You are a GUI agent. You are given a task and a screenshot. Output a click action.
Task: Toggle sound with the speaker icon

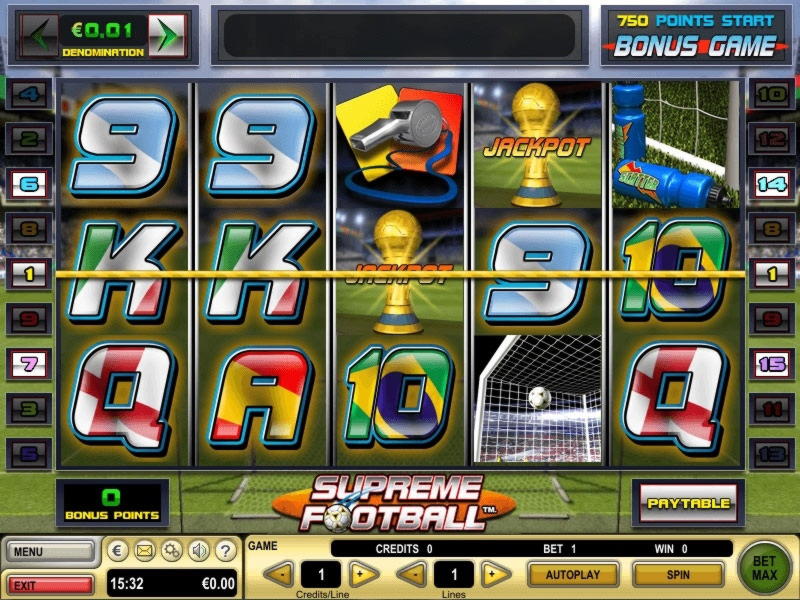pyautogui.click(x=198, y=550)
